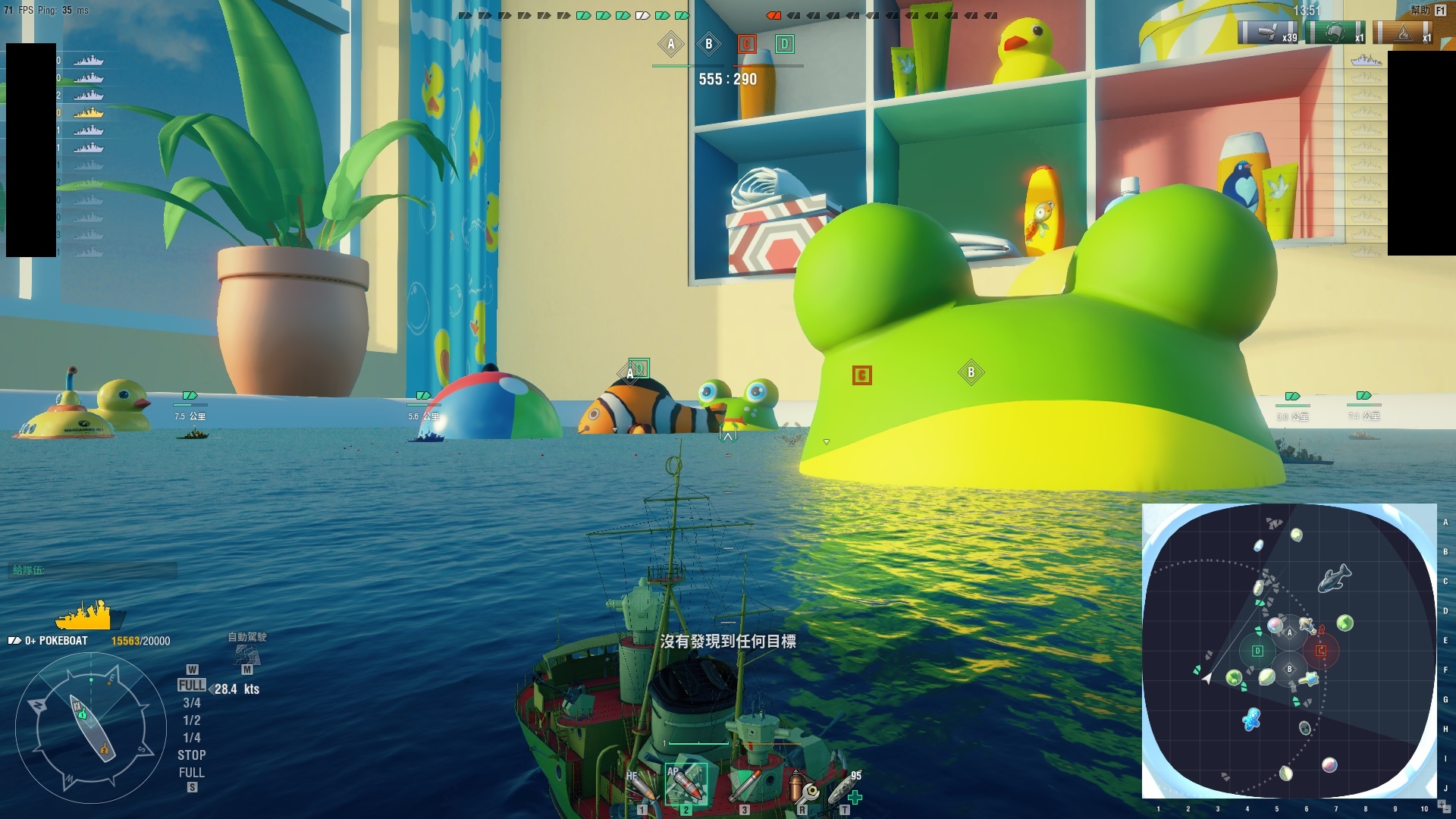Select capture point B indicator at top
1456x819 pixels.
click(x=709, y=44)
